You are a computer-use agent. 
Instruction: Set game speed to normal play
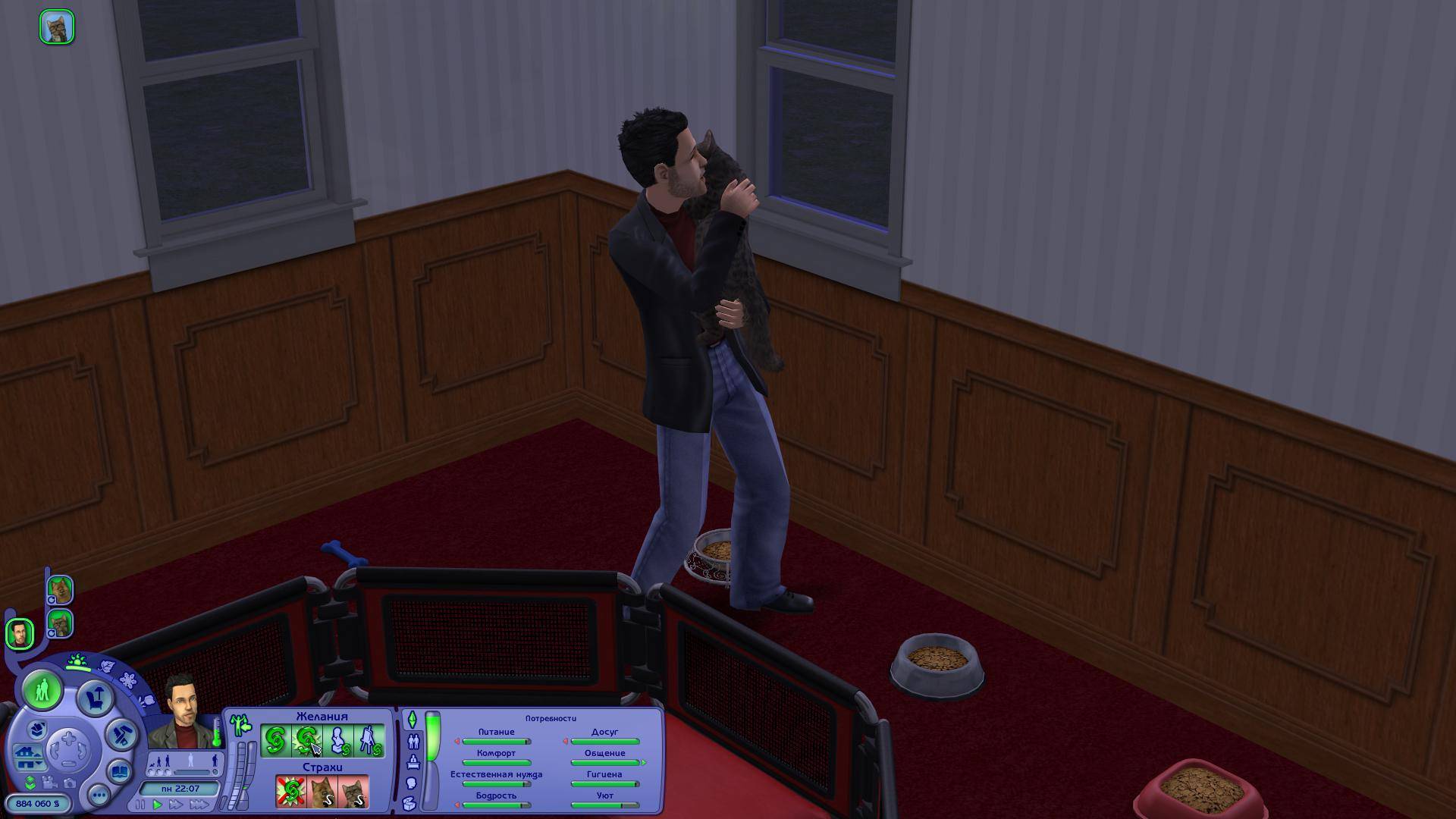(158, 805)
